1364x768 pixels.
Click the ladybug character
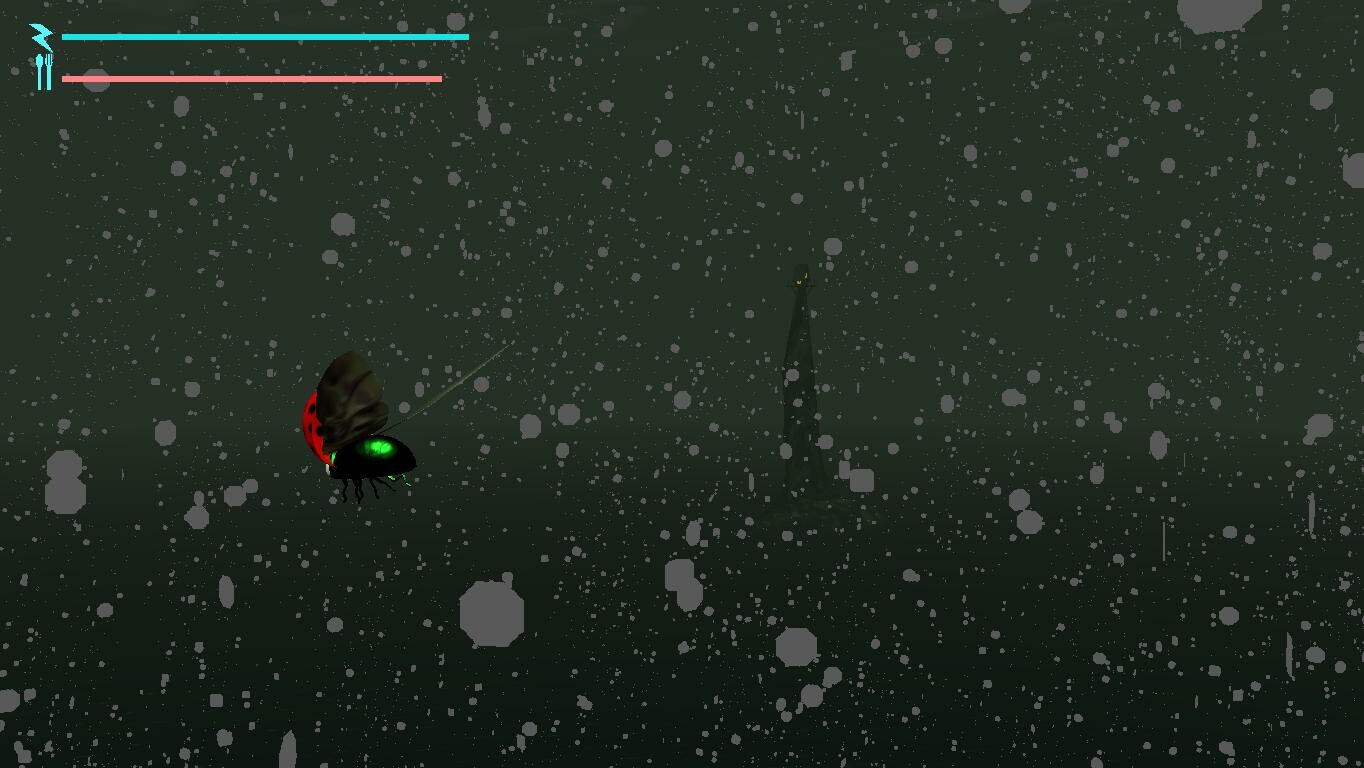click(x=355, y=430)
